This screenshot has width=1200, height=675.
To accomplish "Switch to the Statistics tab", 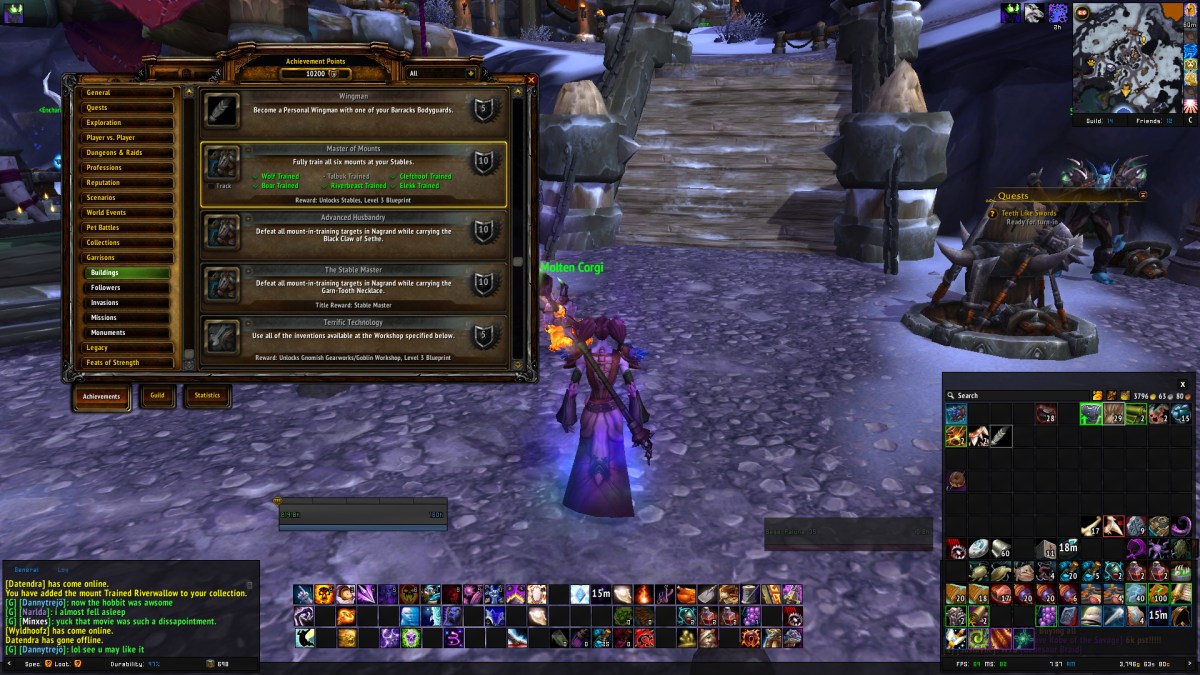I will [x=207, y=396].
